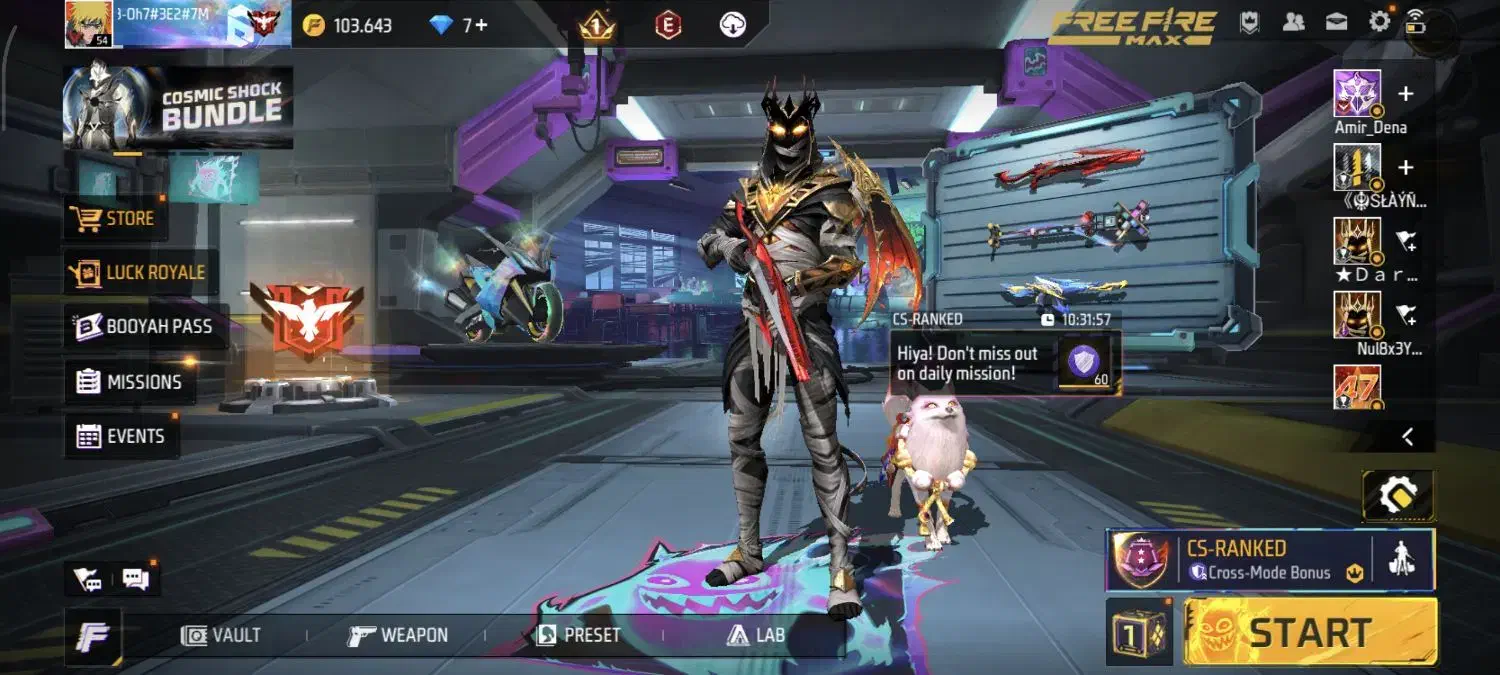
Task: Open the friends list icon
Action: 1293,22
